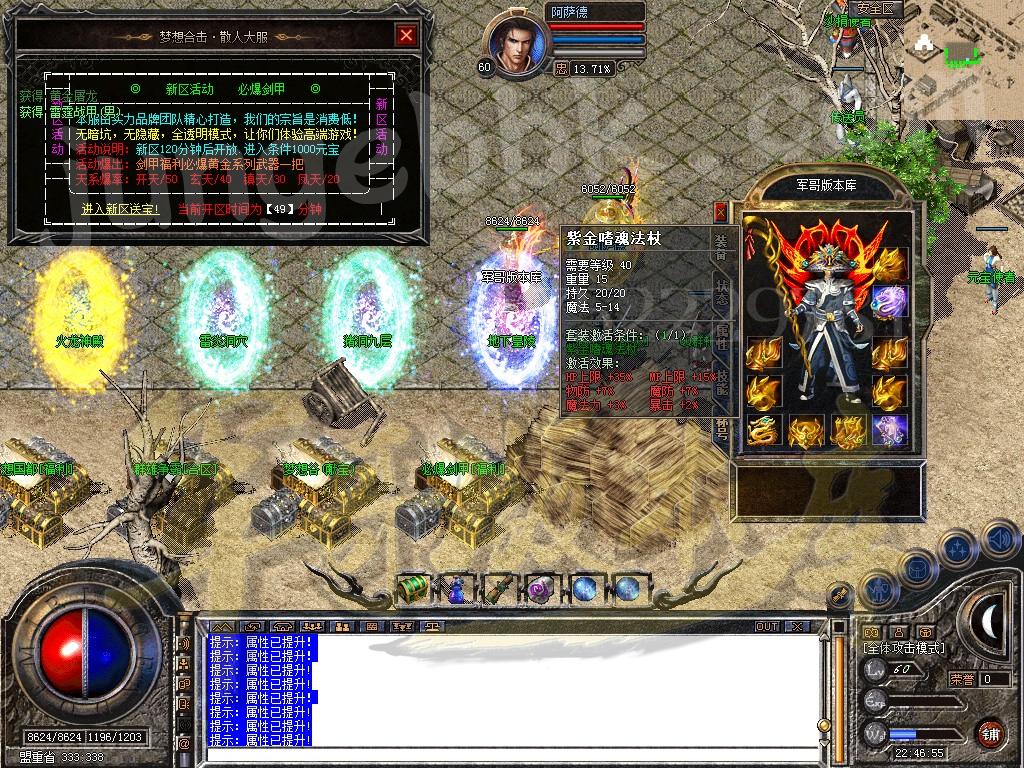
Task: Open the 技能 tab
Action: point(723,382)
